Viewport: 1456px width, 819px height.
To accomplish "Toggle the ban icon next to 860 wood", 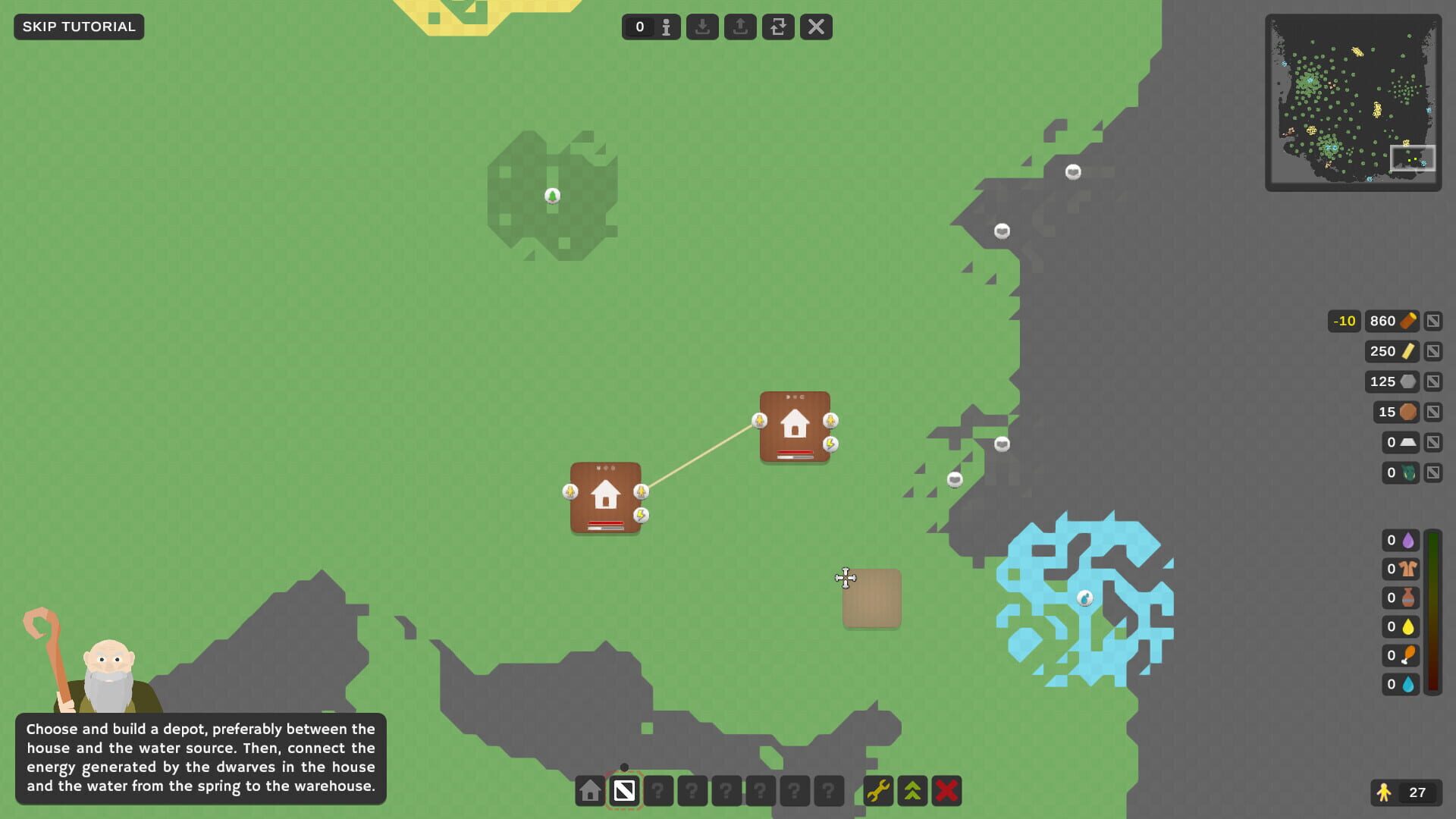I will [x=1432, y=321].
